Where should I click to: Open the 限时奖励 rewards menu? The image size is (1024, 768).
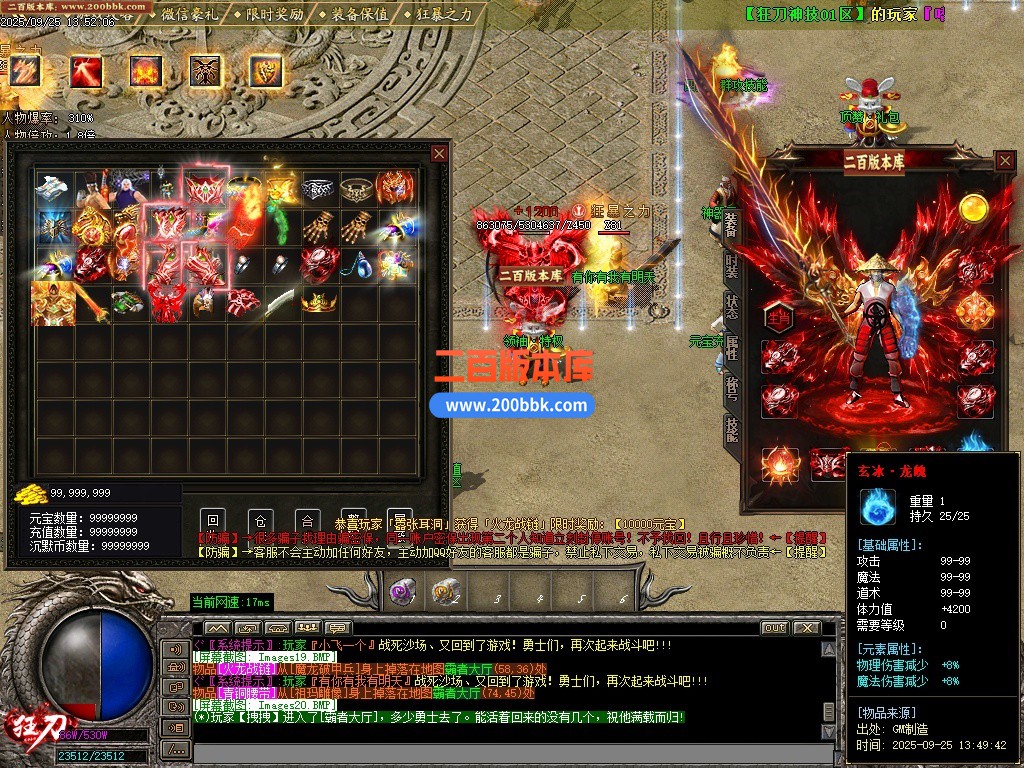coord(273,14)
